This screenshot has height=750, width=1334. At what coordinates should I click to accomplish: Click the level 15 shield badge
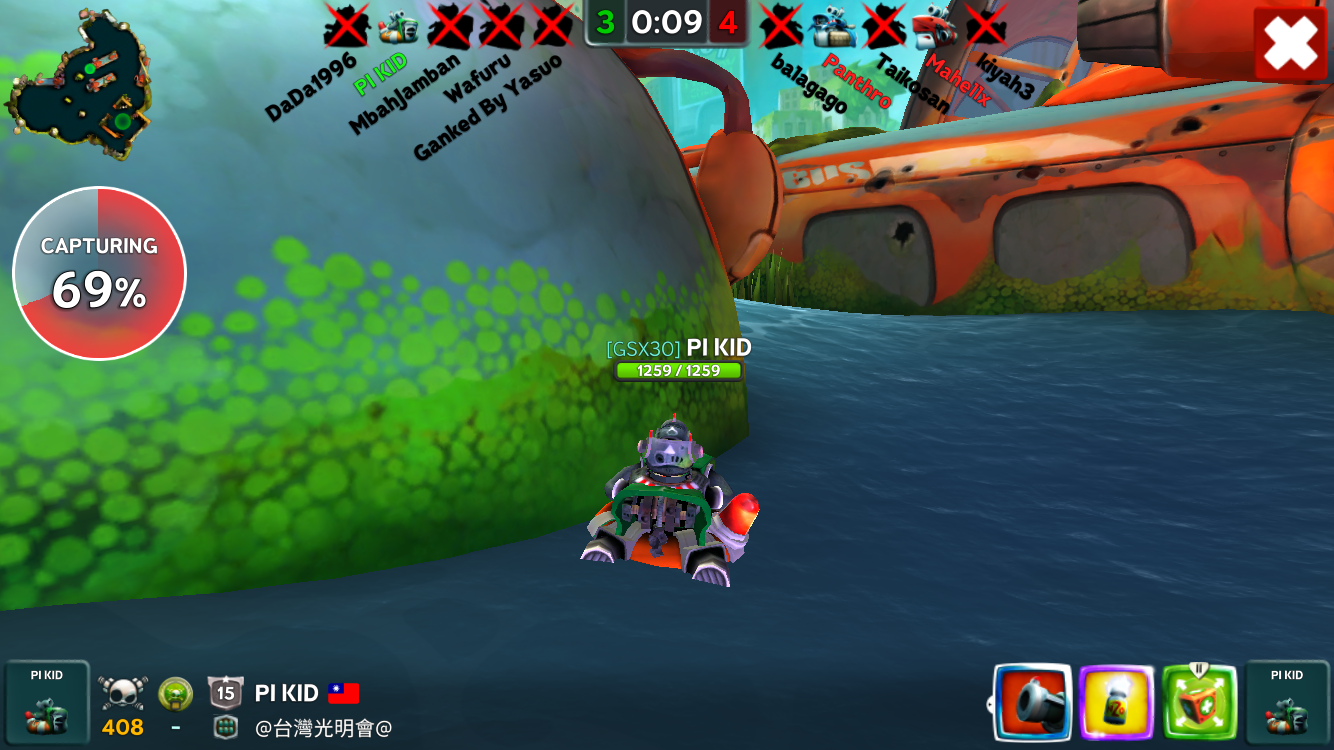click(x=225, y=692)
